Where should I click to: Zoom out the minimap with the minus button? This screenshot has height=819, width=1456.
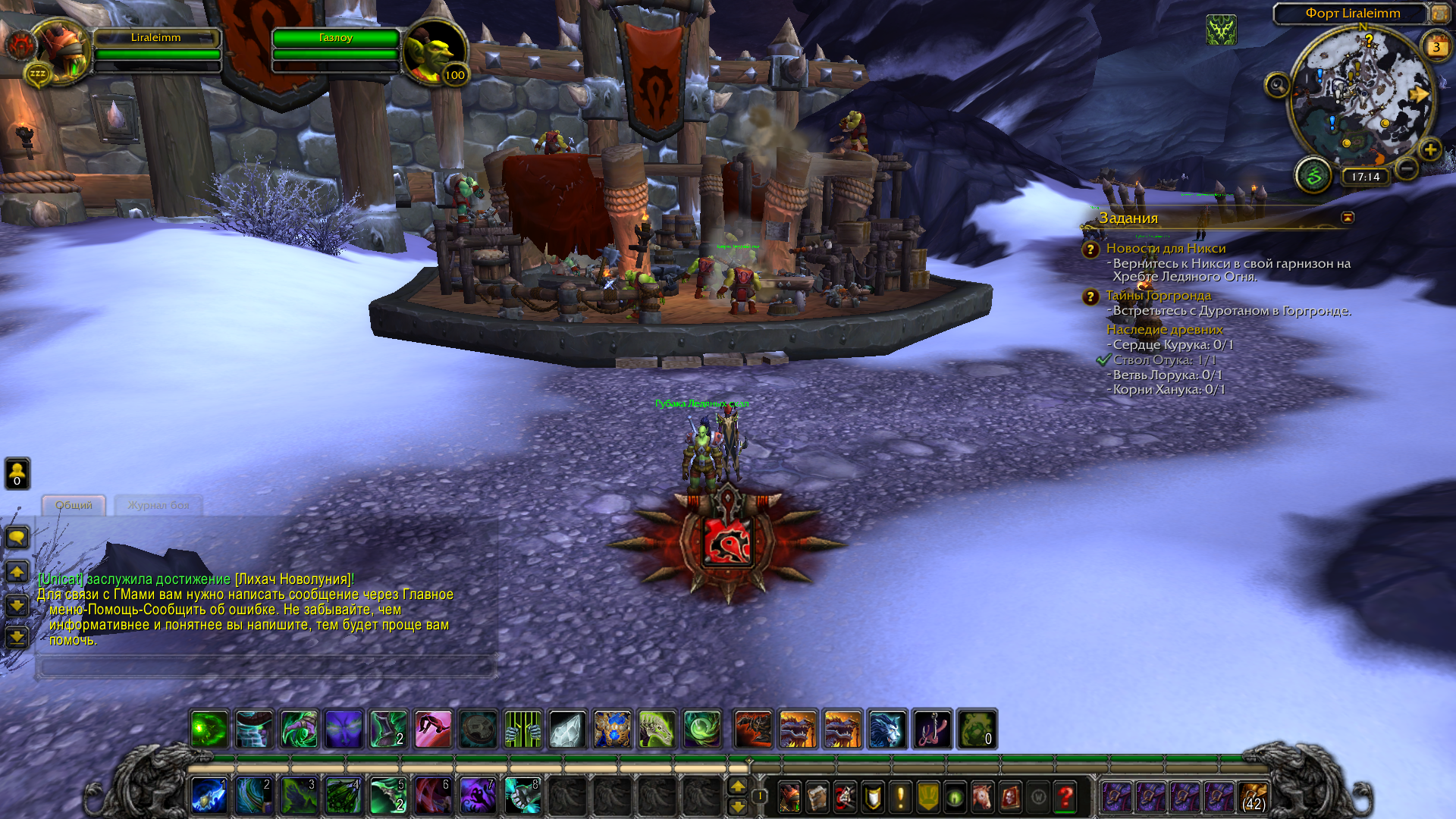tap(1407, 168)
